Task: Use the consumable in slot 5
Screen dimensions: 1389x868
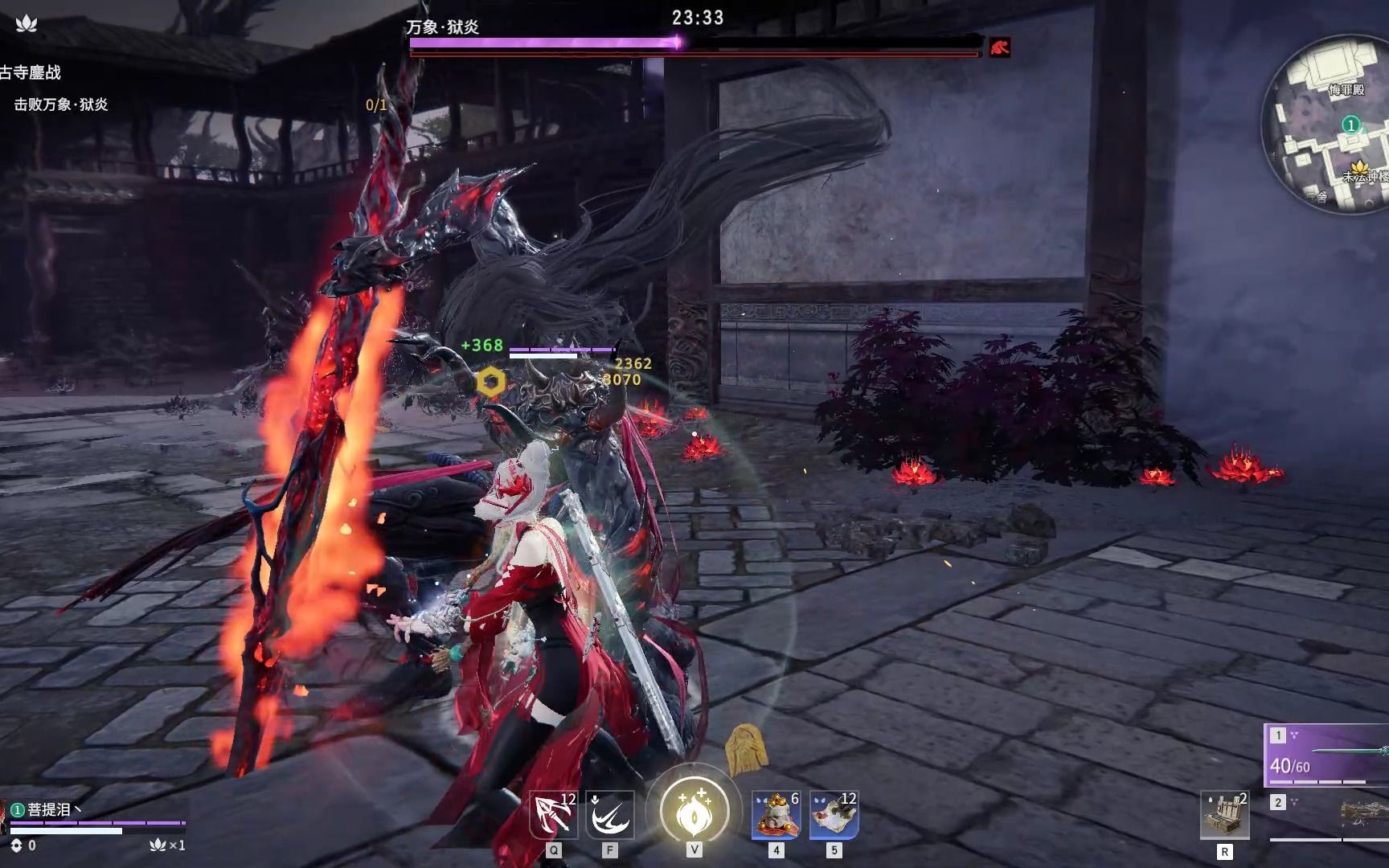Action: (x=834, y=814)
